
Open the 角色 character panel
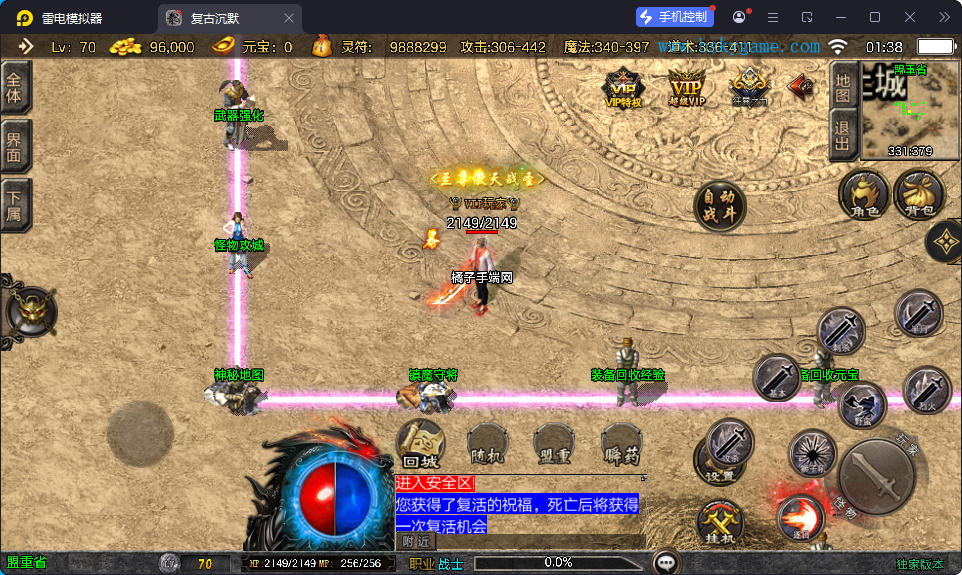[864, 193]
